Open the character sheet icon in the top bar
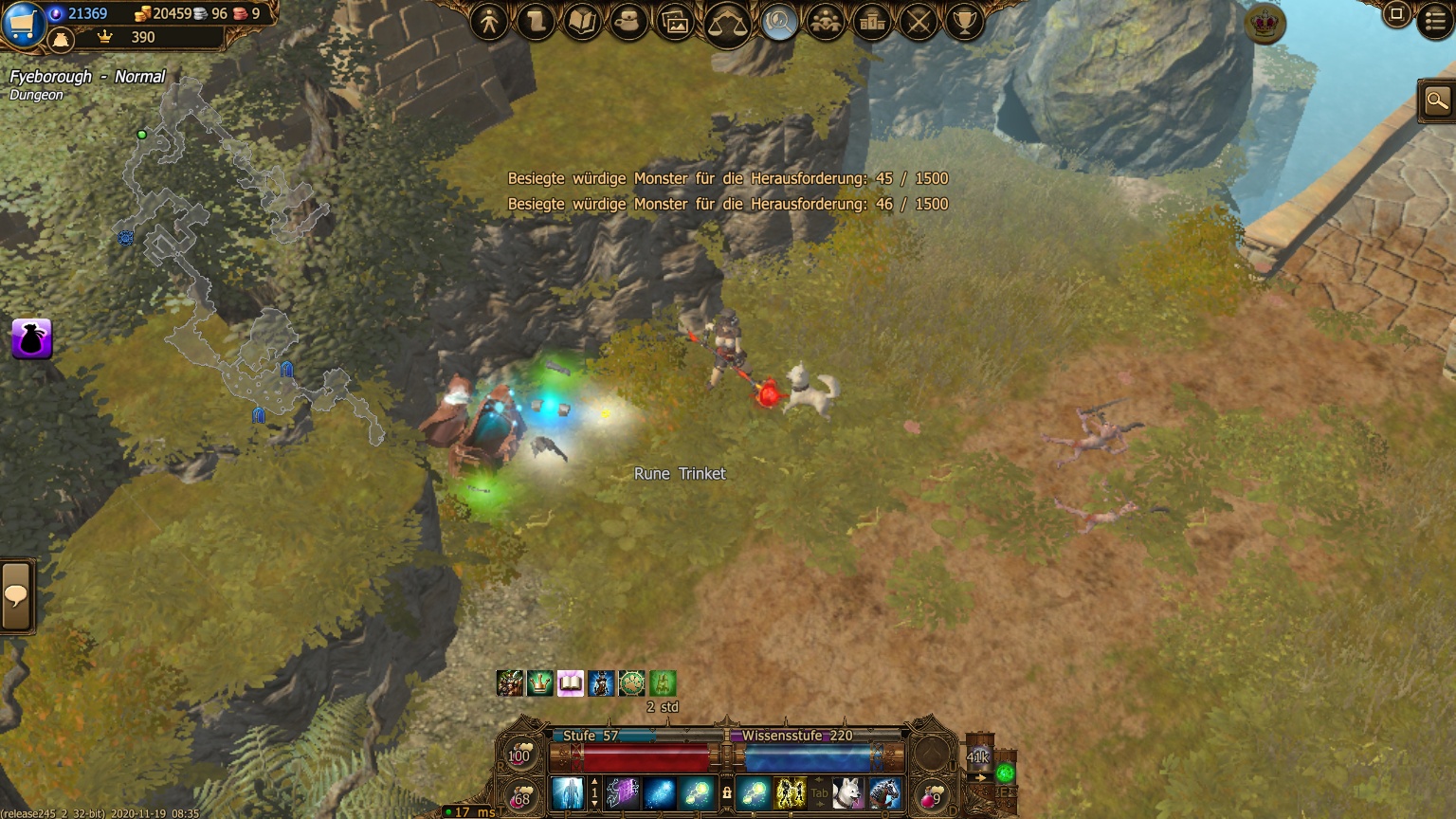Image resolution: width=1456 pixels, height=819 pixels. pos(490,21)
